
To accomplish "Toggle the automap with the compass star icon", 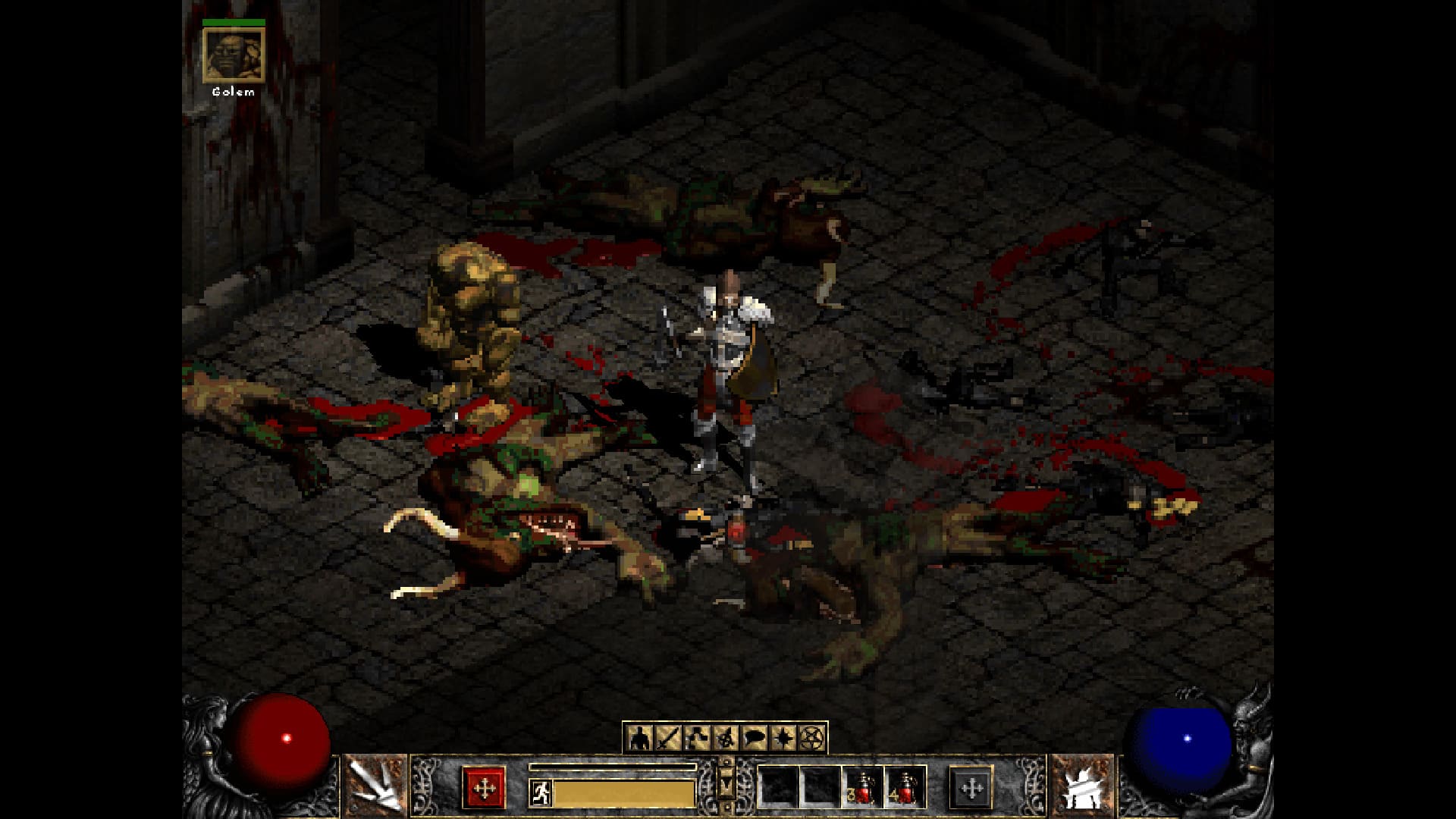I will [x=783, y=737].
